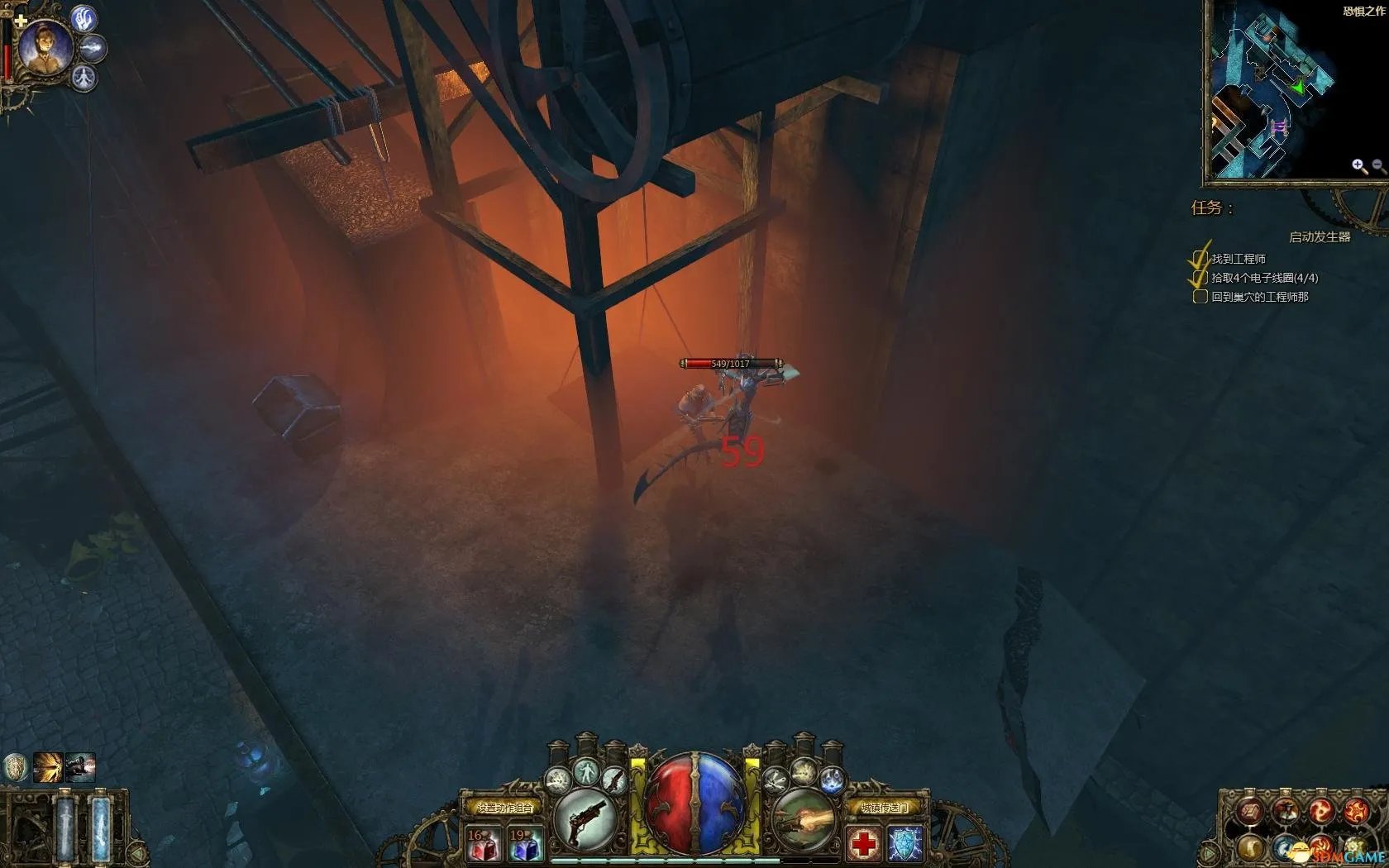The height and width of the screenshot is (868, 1389).
Task: Click the 设置动作组合 button
Action: (504, 807)
